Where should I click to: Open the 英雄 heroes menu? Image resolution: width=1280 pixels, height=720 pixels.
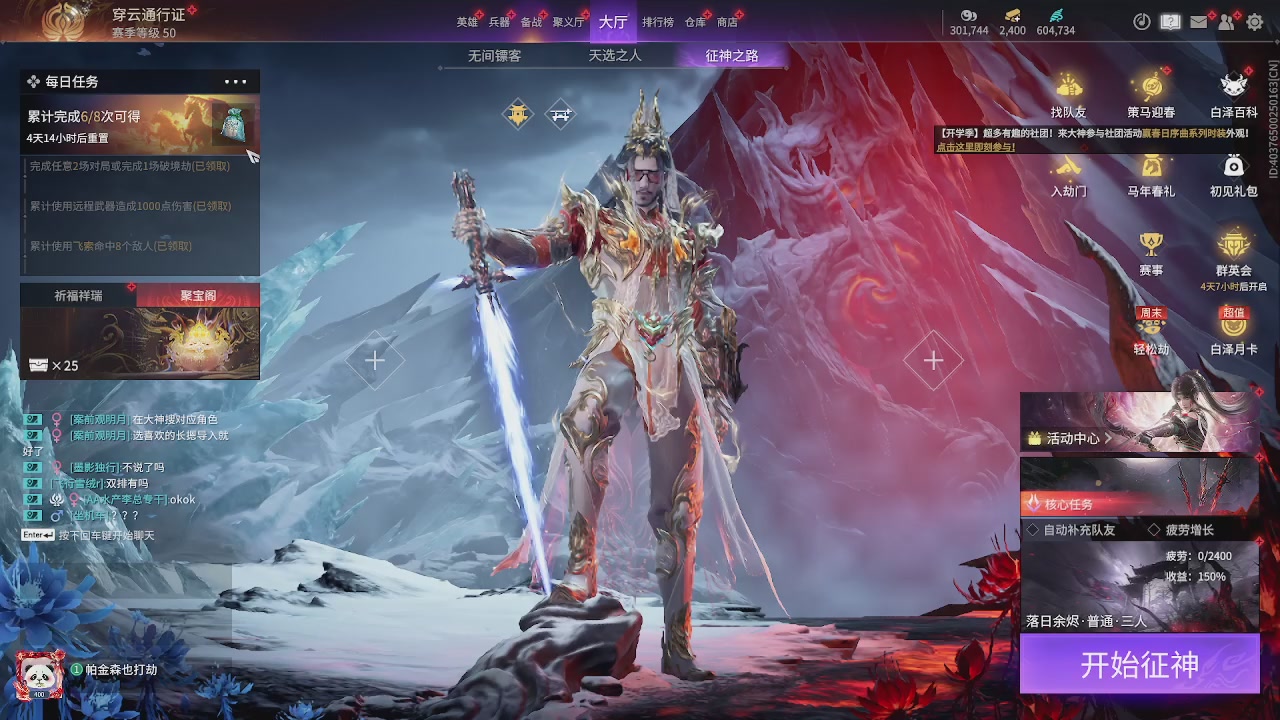point(467,22)
